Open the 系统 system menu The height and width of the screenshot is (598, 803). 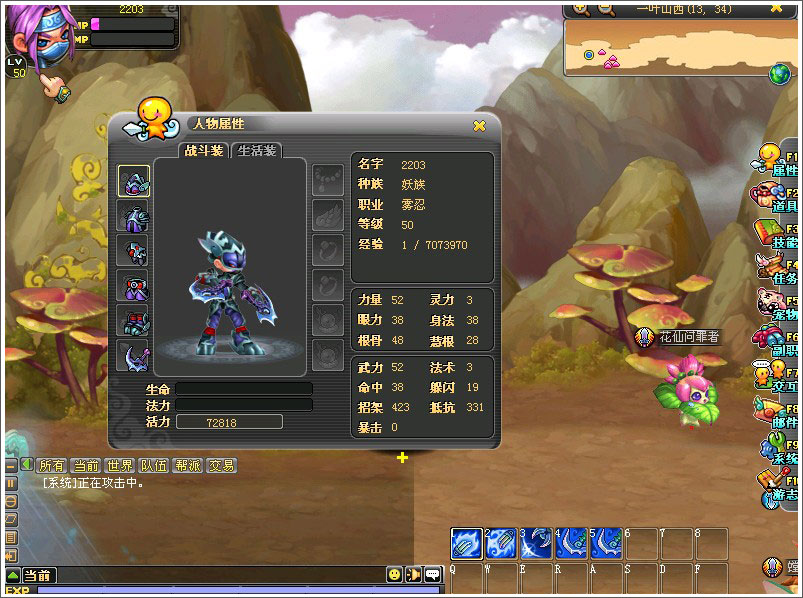coord(774,449)
